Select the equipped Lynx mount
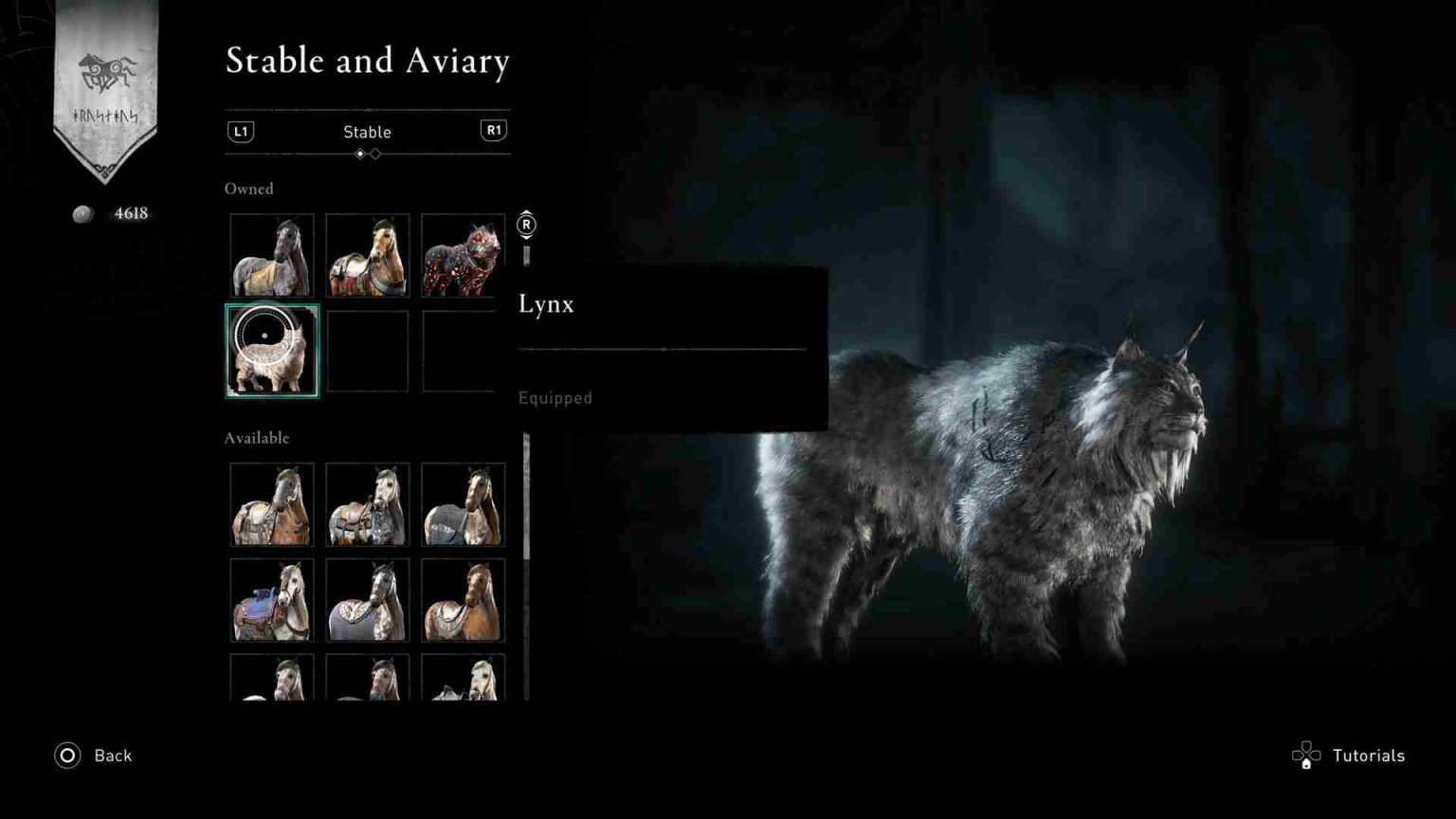 (272, 351)
